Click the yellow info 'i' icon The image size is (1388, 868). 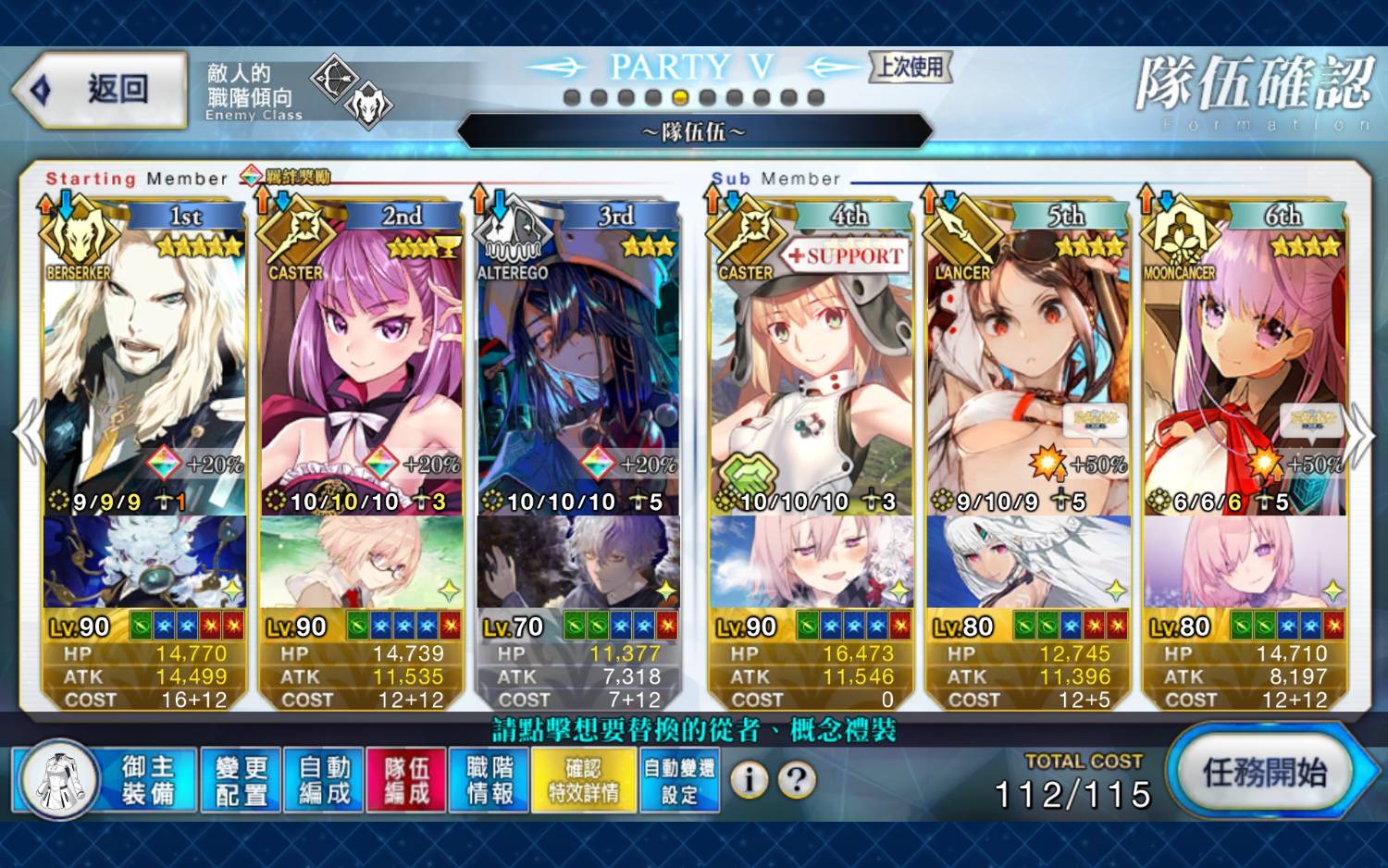click(x=750, y=780)
